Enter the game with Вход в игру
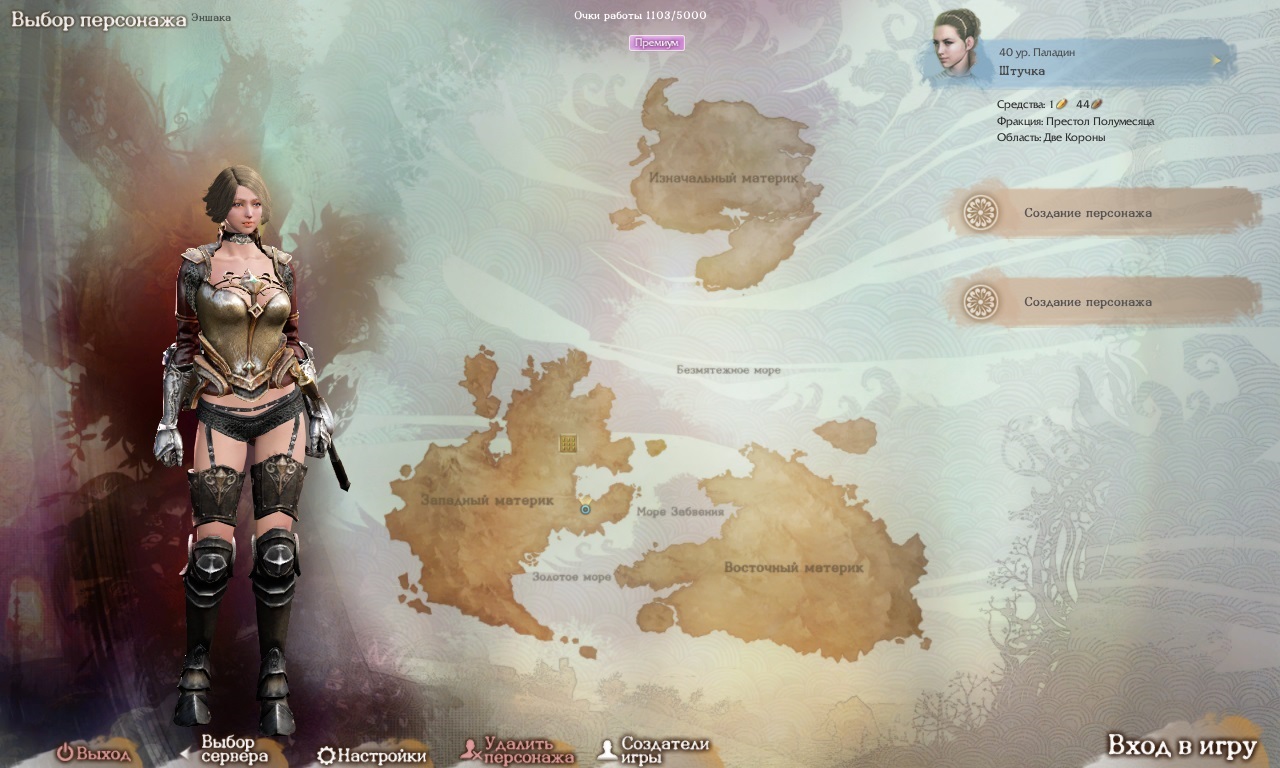 [x=1181, y=746]
